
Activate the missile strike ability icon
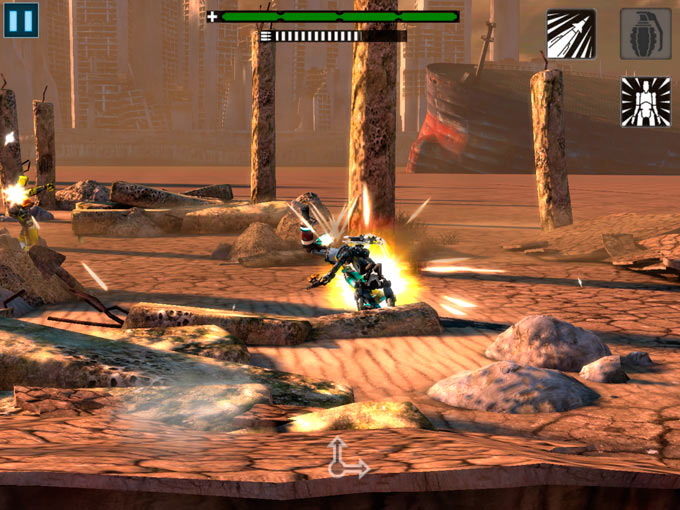coord(571,34)
